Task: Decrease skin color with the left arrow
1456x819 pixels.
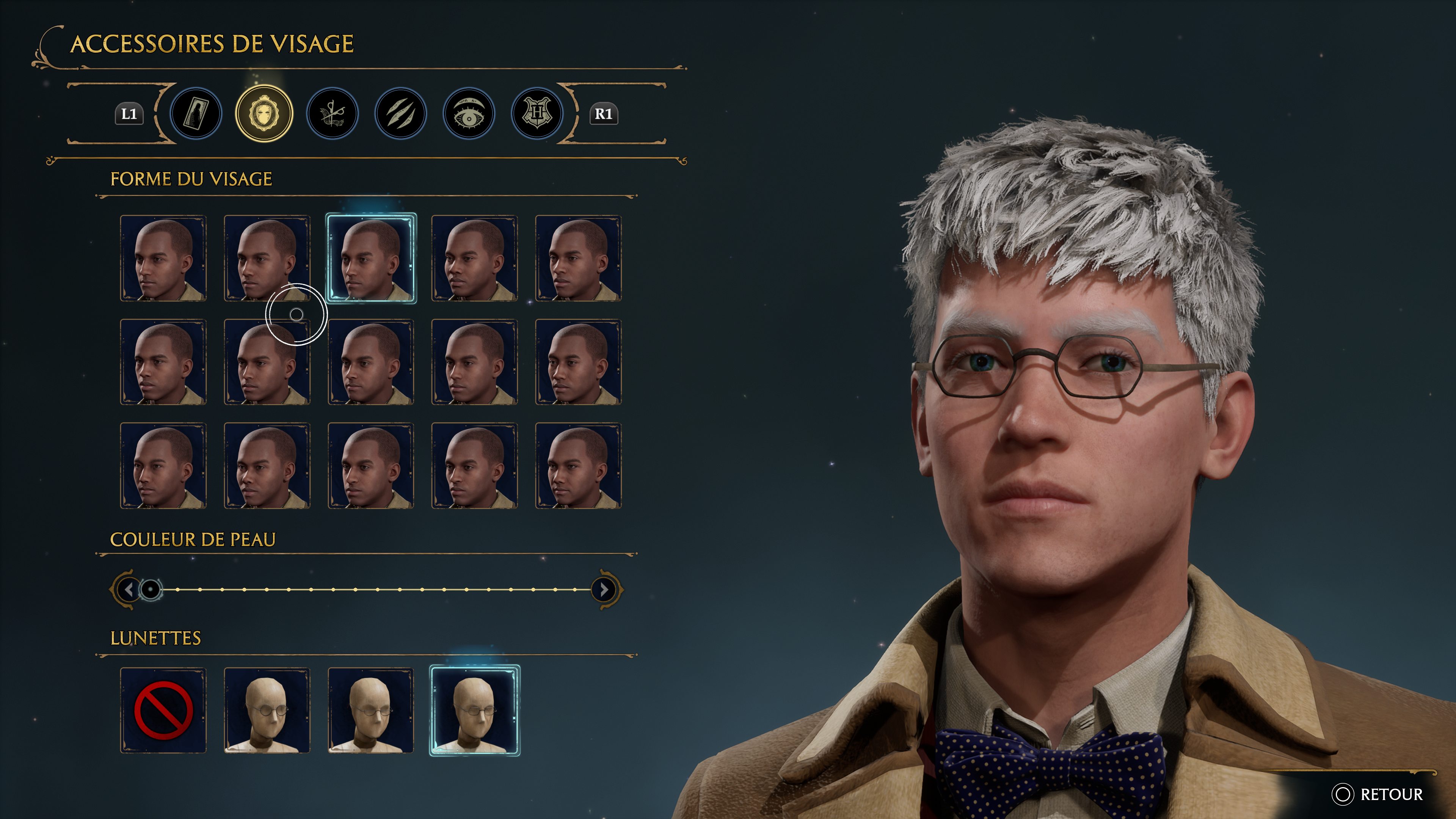Action: coord(129,590)
